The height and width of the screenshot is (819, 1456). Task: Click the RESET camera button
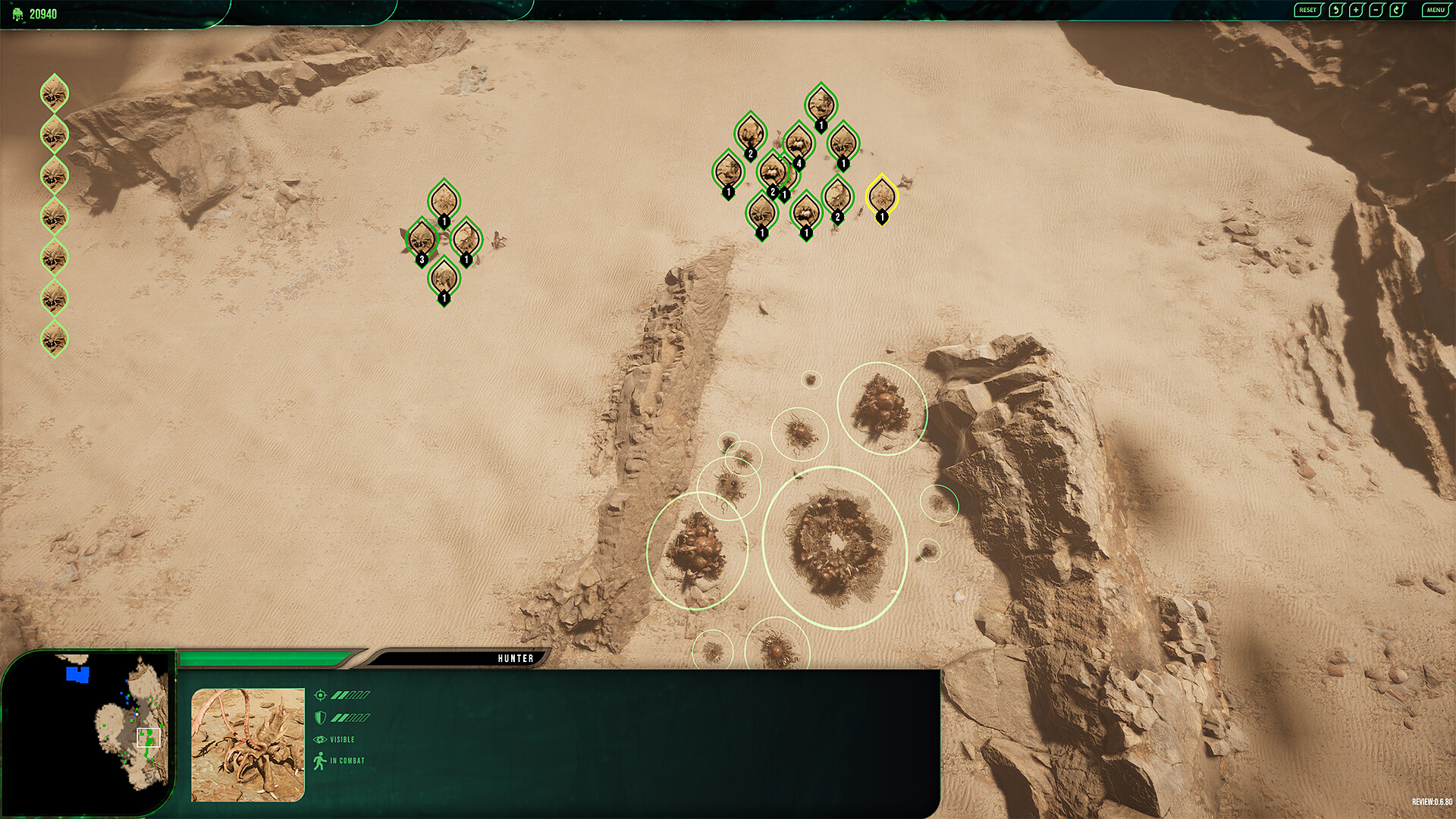(1307, 10)
